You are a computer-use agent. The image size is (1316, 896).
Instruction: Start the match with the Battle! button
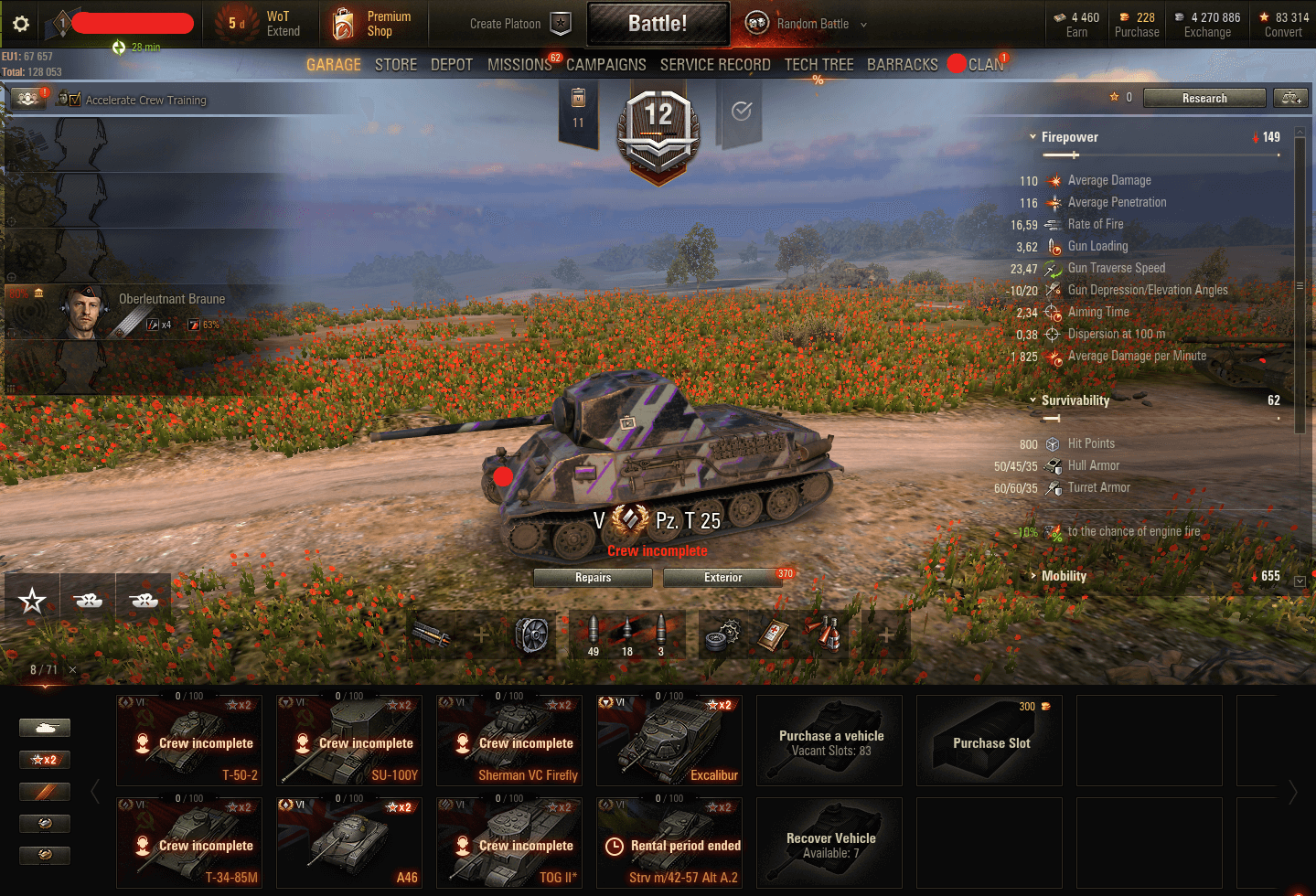[x=658, y=24]
